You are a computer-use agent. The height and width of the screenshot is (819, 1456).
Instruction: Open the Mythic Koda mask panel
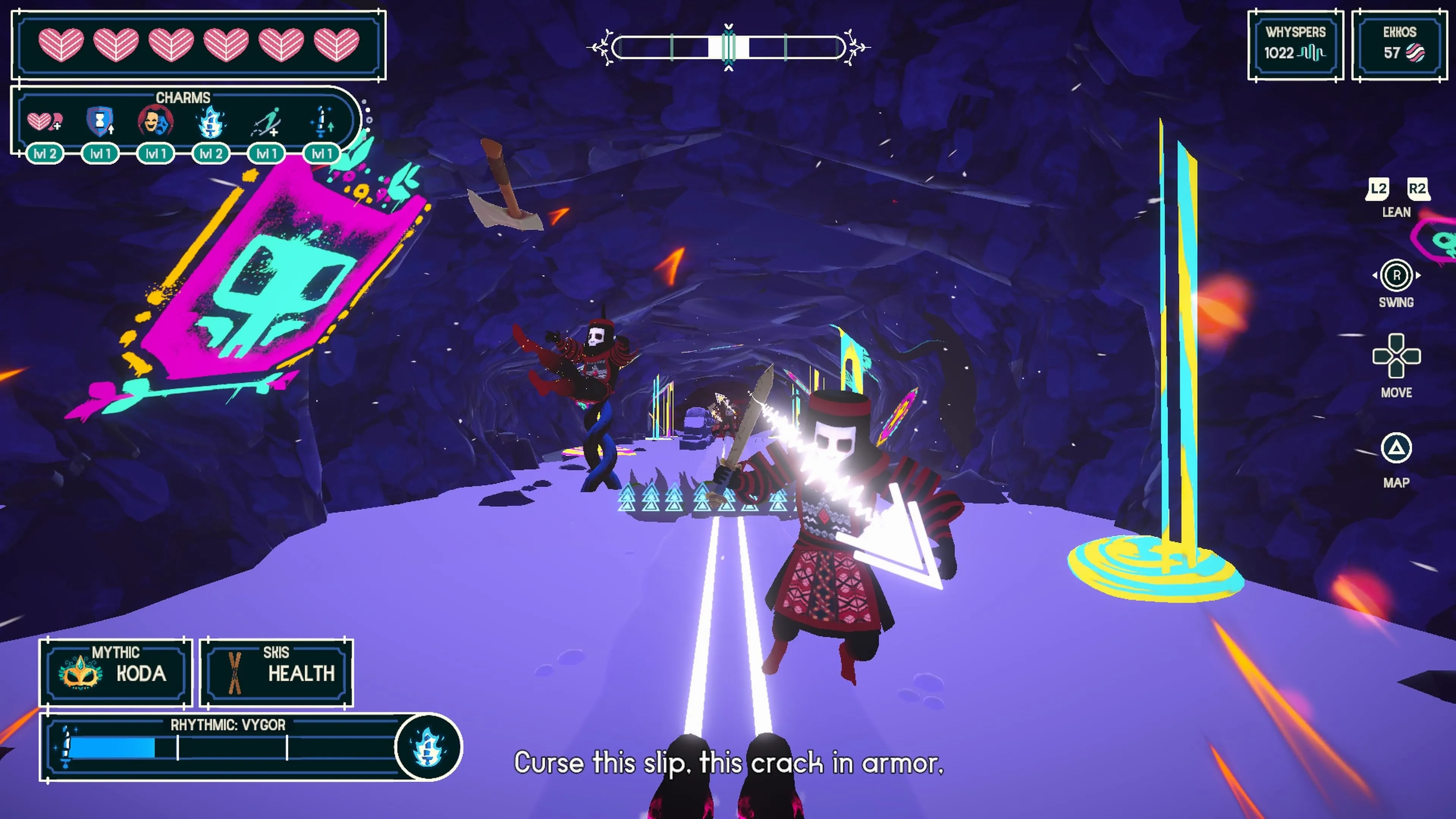pos(115,672)
